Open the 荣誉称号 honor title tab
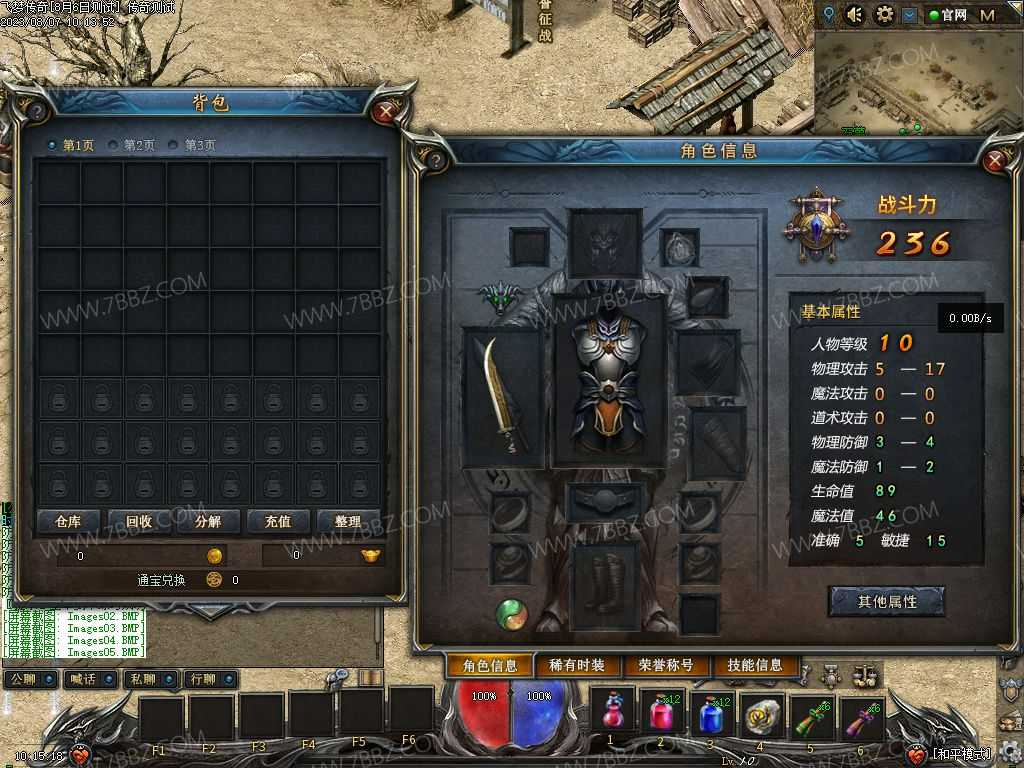1024x768 pixels. (x=666, y=666)
